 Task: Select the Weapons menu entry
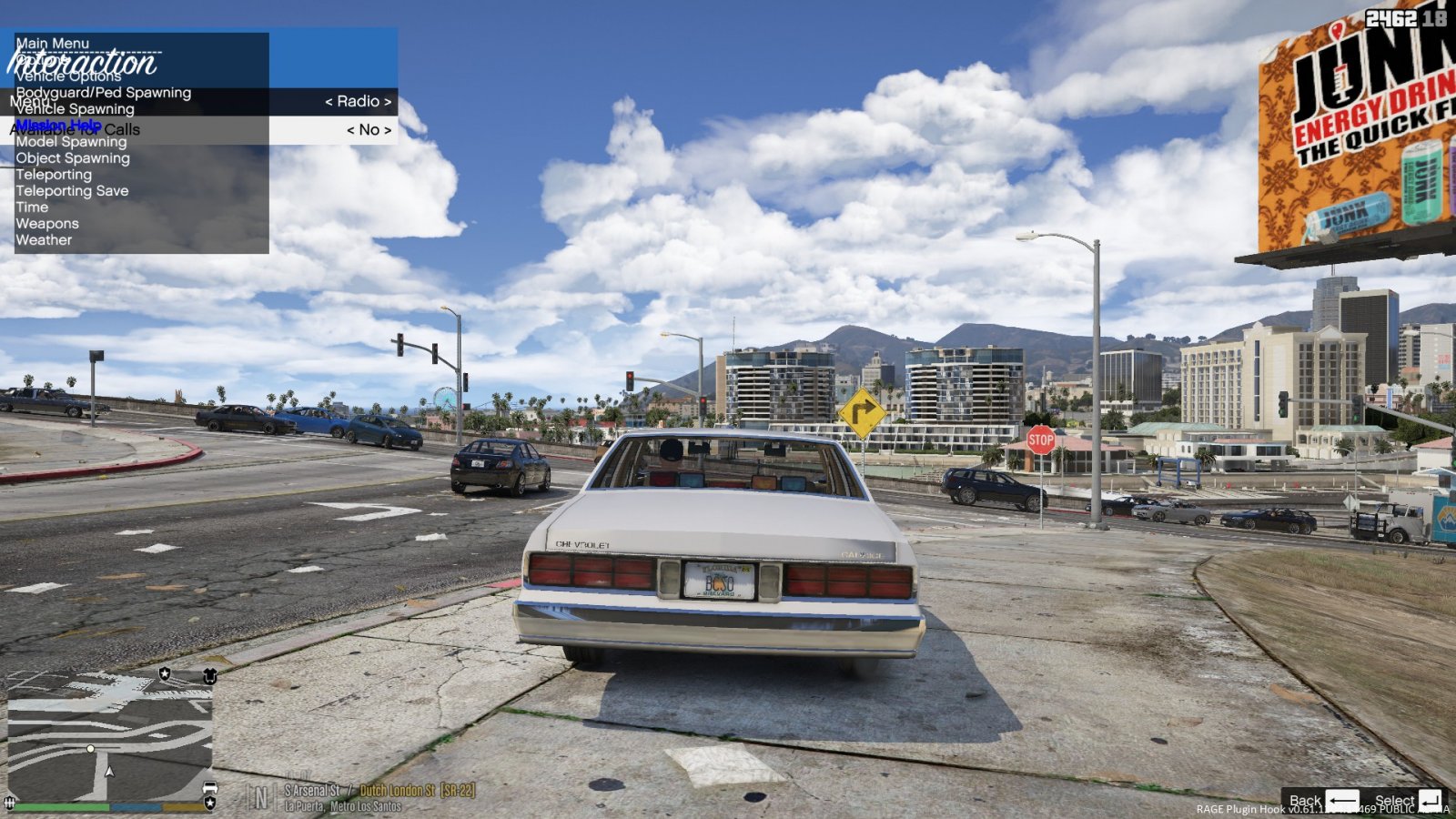point(47,224)
